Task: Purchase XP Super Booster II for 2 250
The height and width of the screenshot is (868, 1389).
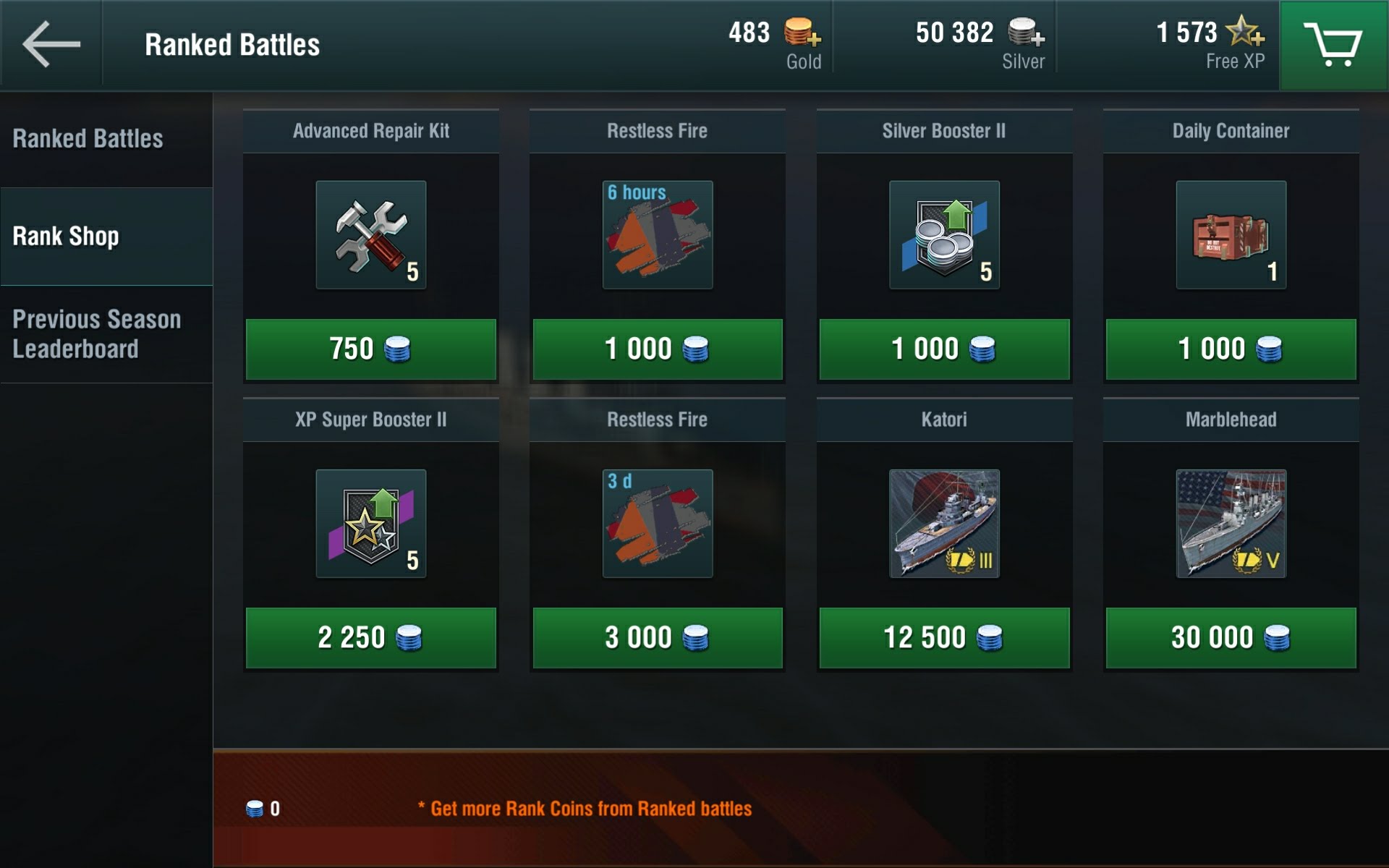Action: (370, 638)
